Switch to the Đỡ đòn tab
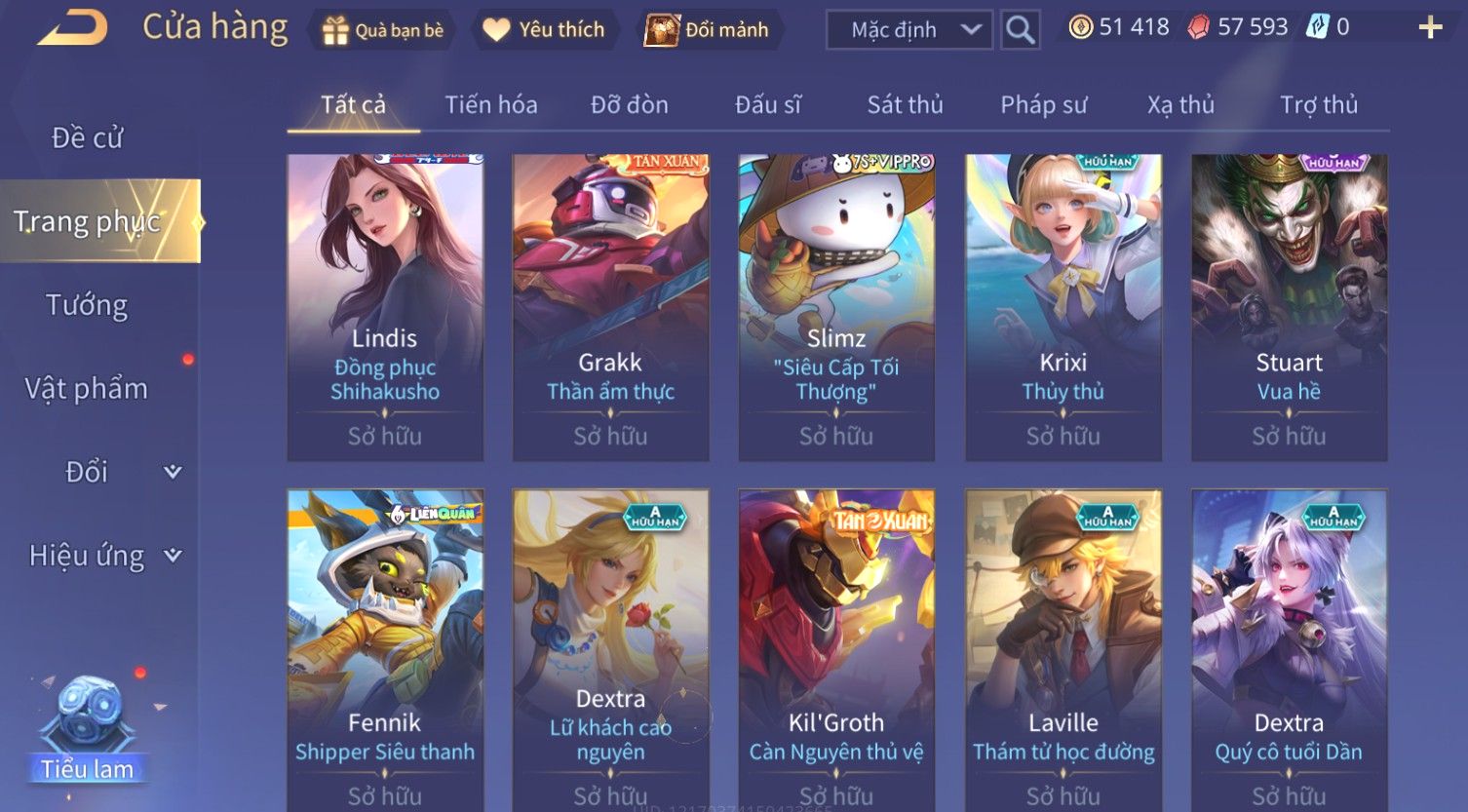 (630, 104)
